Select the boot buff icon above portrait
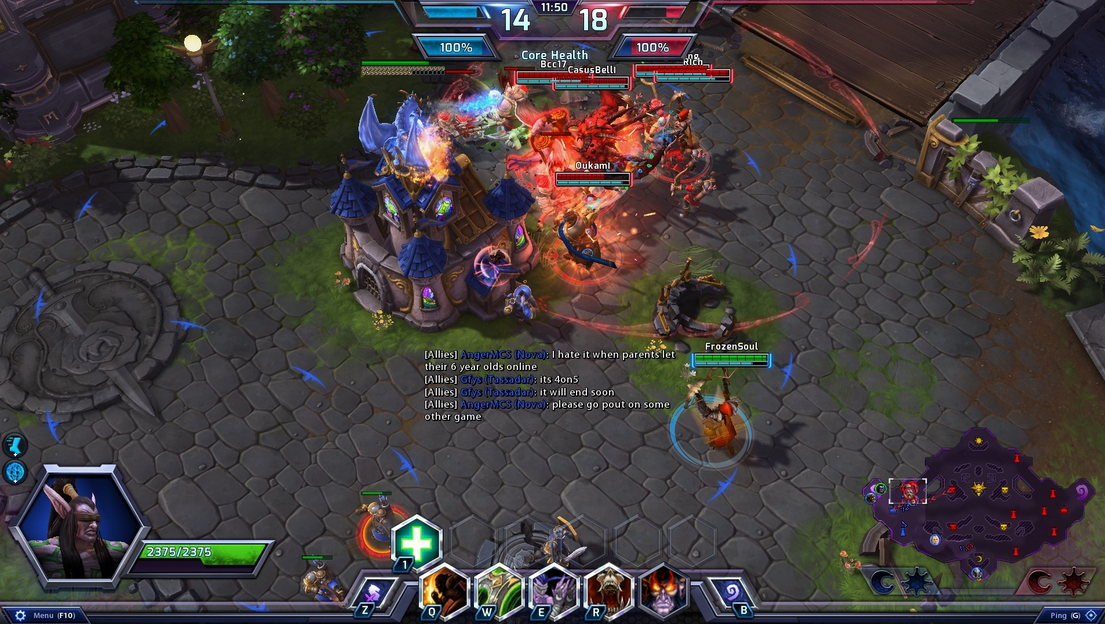Screen dimensions: 1105x624 [16, 446]
